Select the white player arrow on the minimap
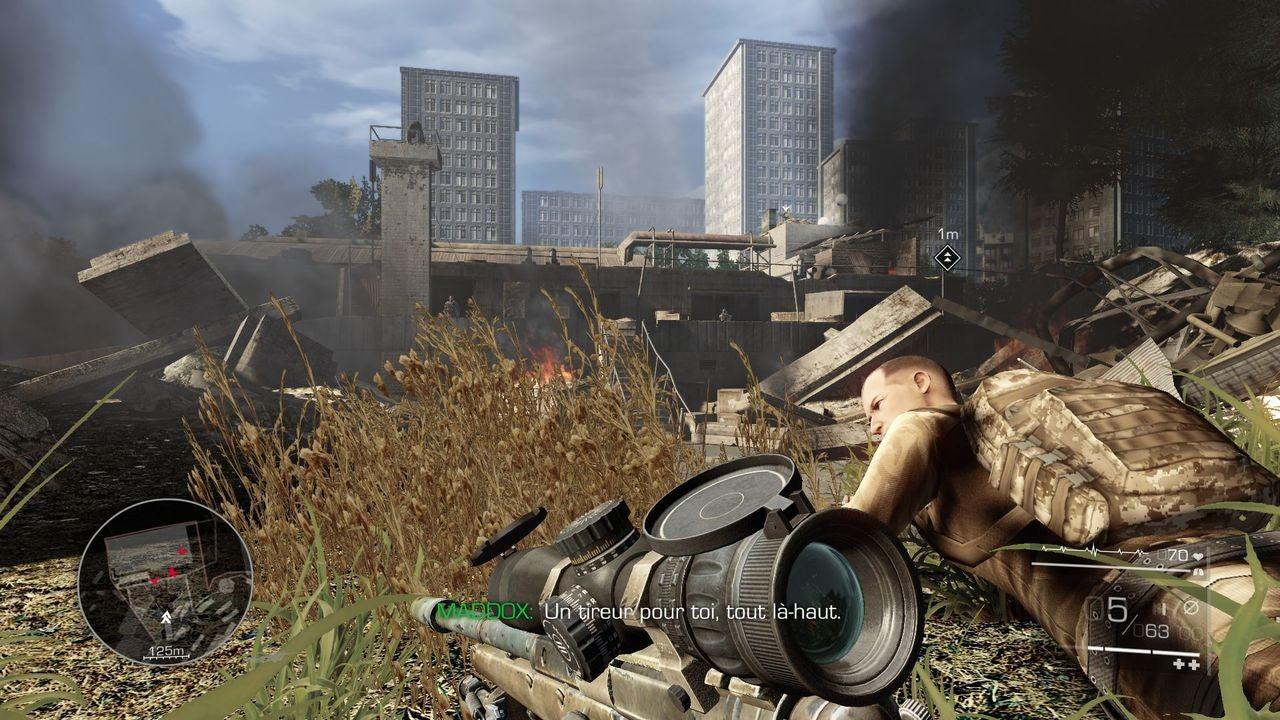Screen dimensions: 1280x720 tap(164, 619)
